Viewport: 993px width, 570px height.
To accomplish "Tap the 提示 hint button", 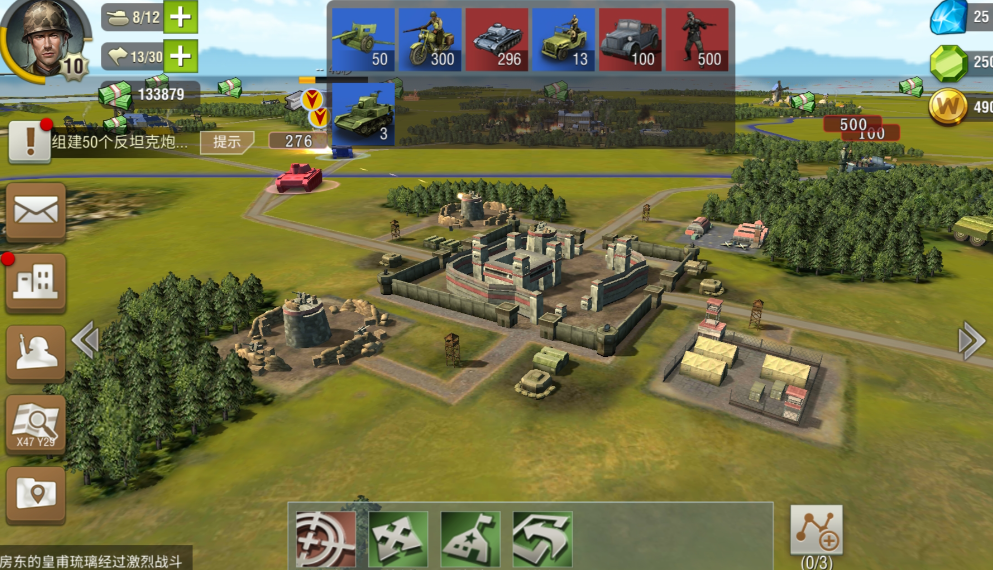I will pyautogui.click(x=227, y=142).
